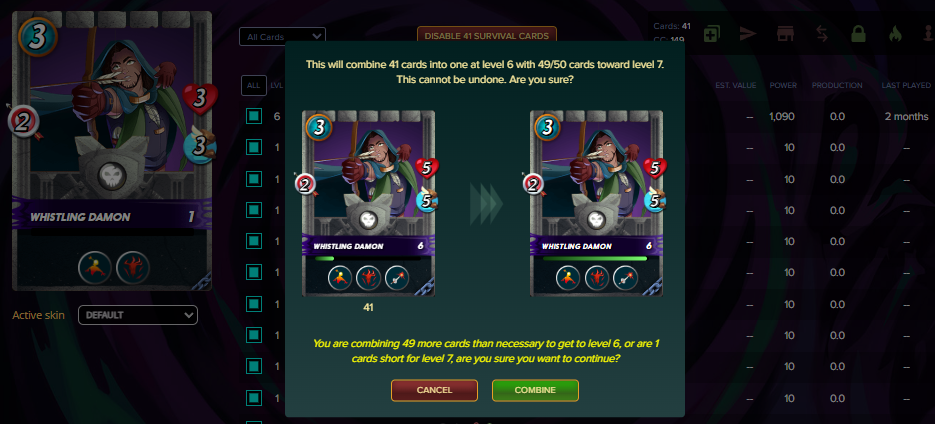Select the ALL level filter tab
Screen dimensions: 935x424
coord(253,86)
